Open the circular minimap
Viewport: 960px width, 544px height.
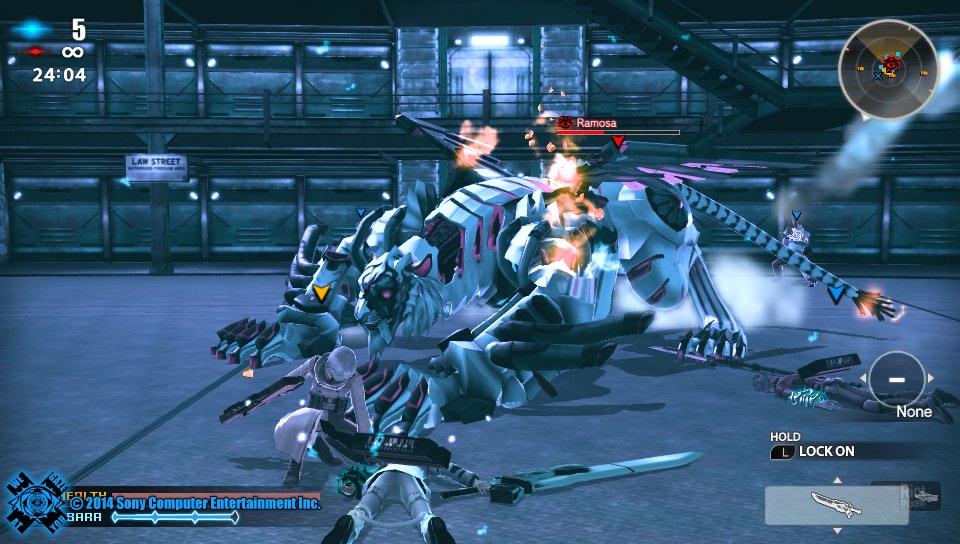887,69
